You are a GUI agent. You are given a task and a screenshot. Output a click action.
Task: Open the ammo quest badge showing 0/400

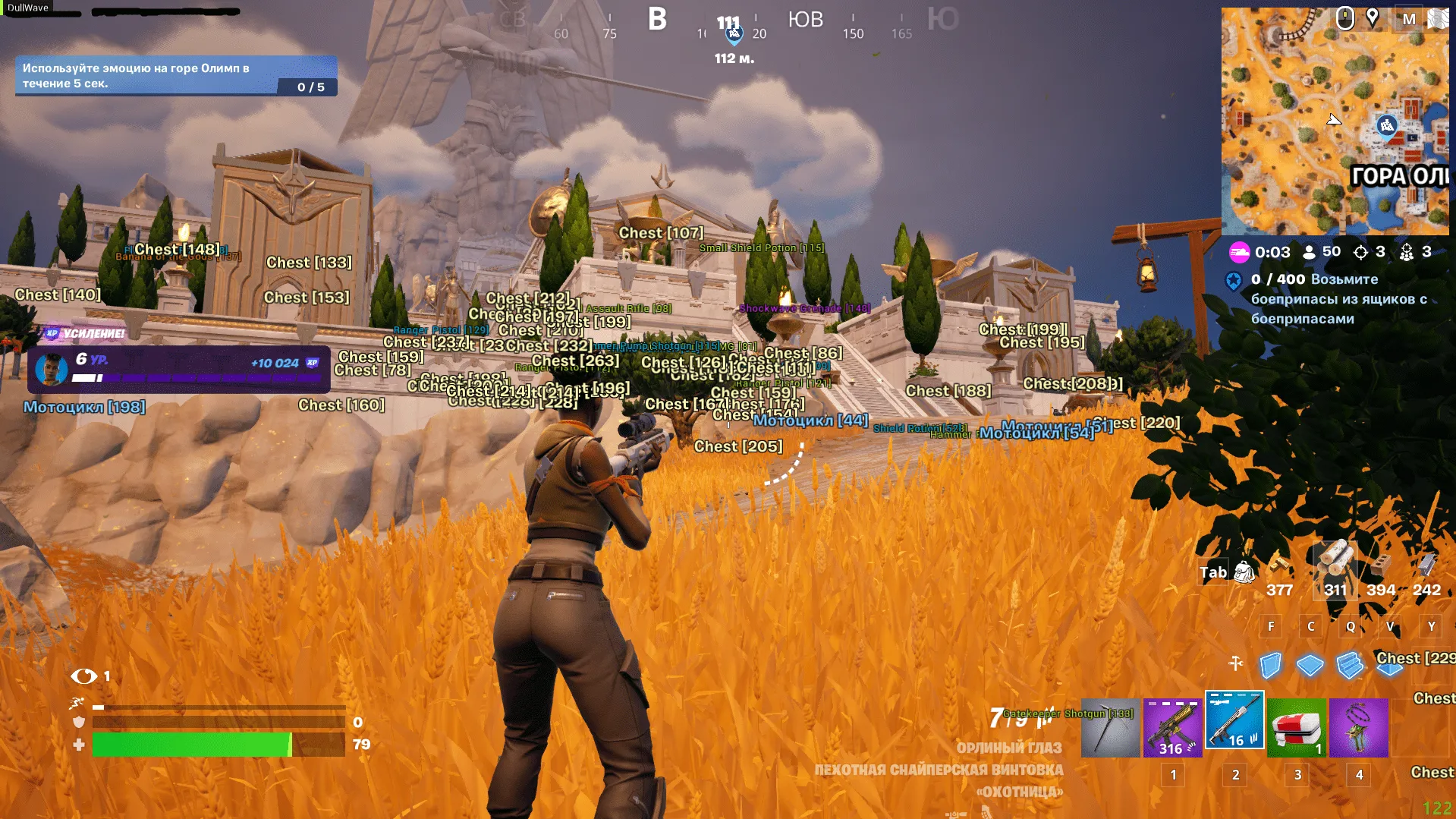click(x=1234, y=281)
